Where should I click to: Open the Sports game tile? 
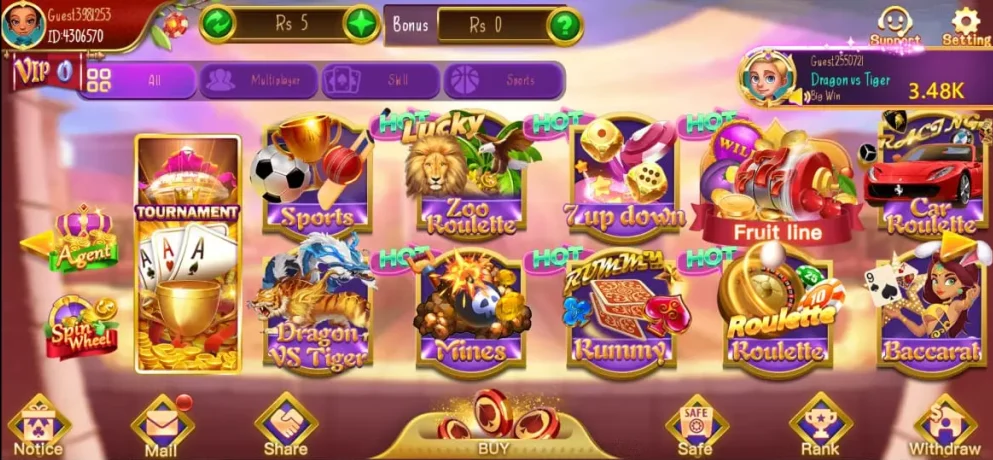tap(316, 177)
